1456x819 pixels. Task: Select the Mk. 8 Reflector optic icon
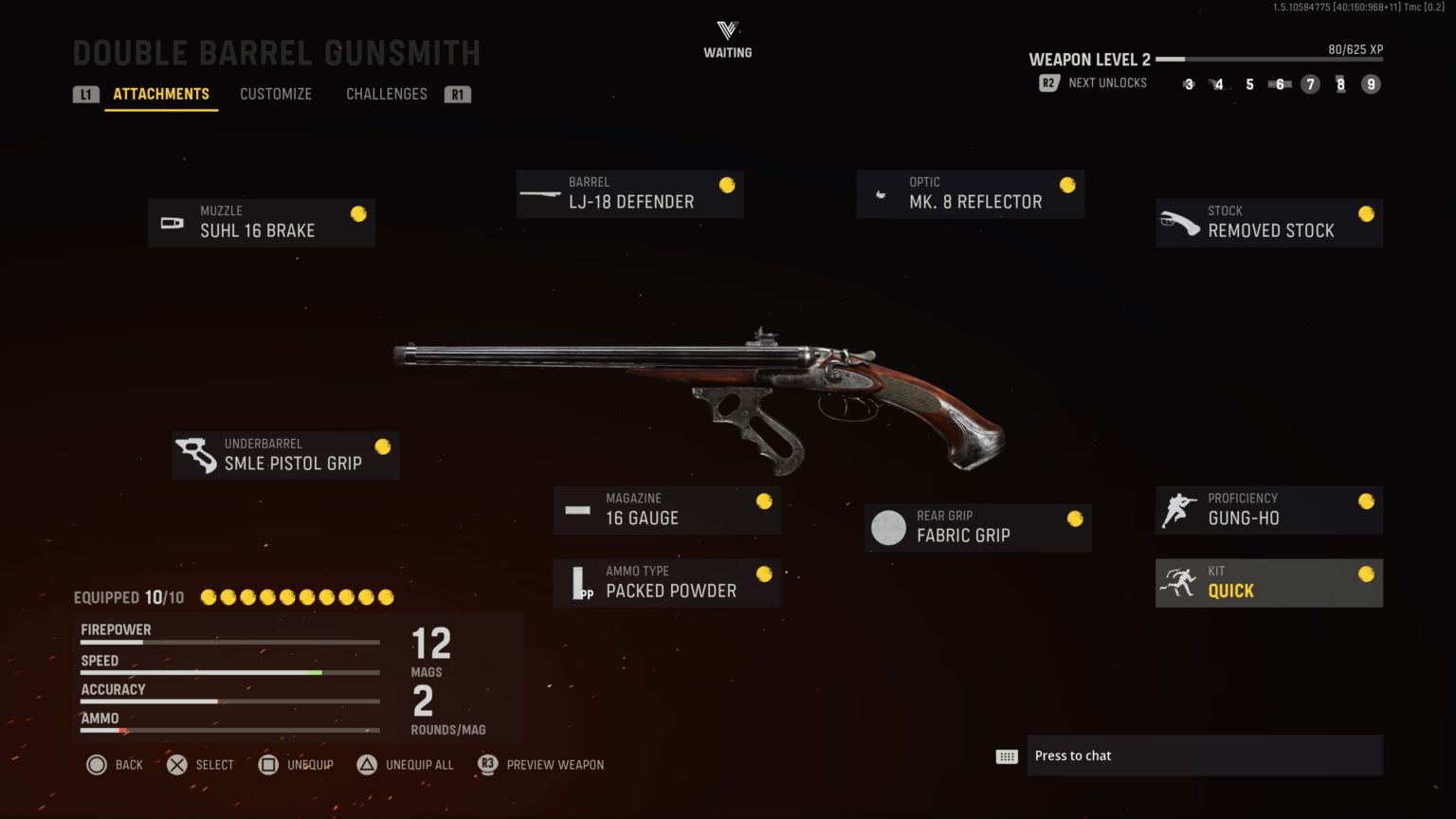[x=882, y=193]
